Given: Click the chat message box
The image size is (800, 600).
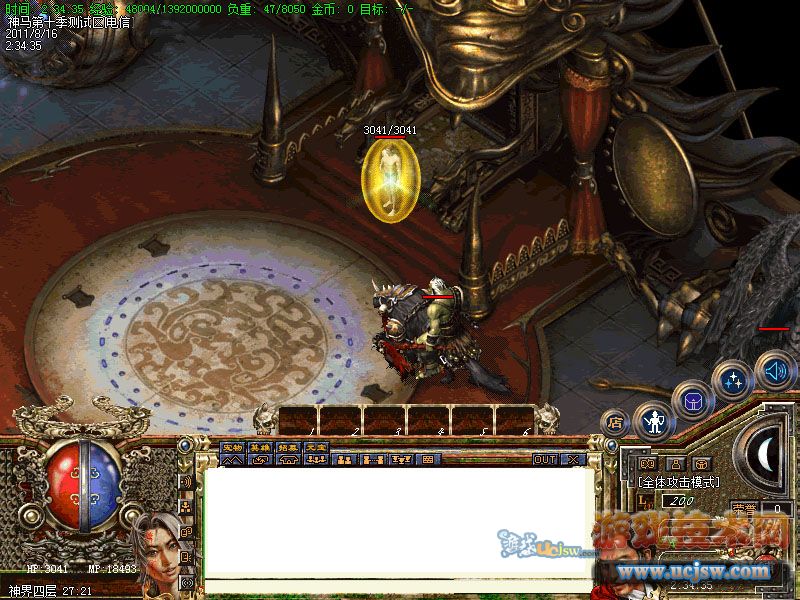Looking at the screenshot, I should (398, 520).
